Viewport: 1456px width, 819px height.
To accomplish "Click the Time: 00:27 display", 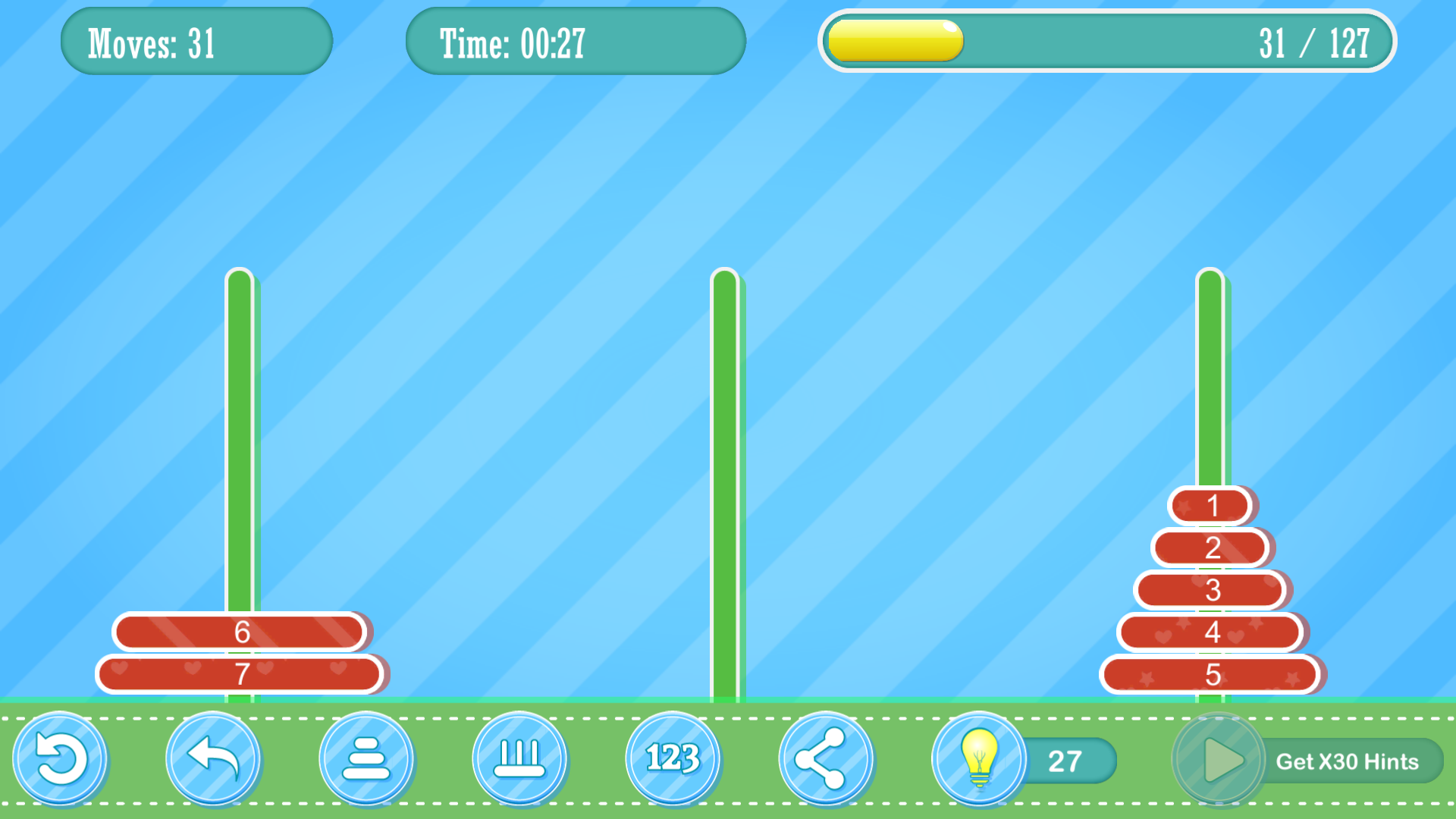I will coord(576,41).
